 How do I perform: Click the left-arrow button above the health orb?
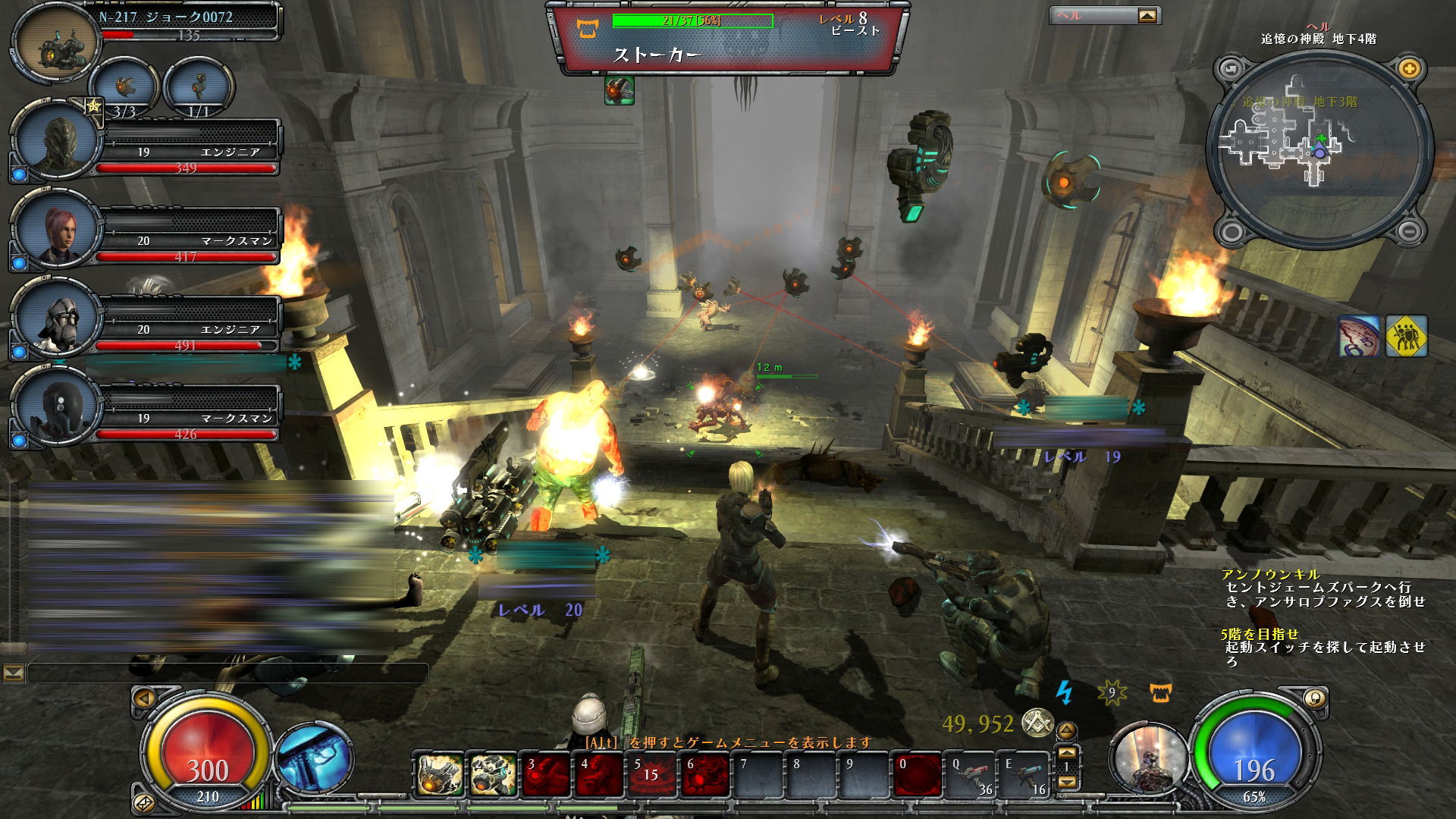(x=144, y=698)
